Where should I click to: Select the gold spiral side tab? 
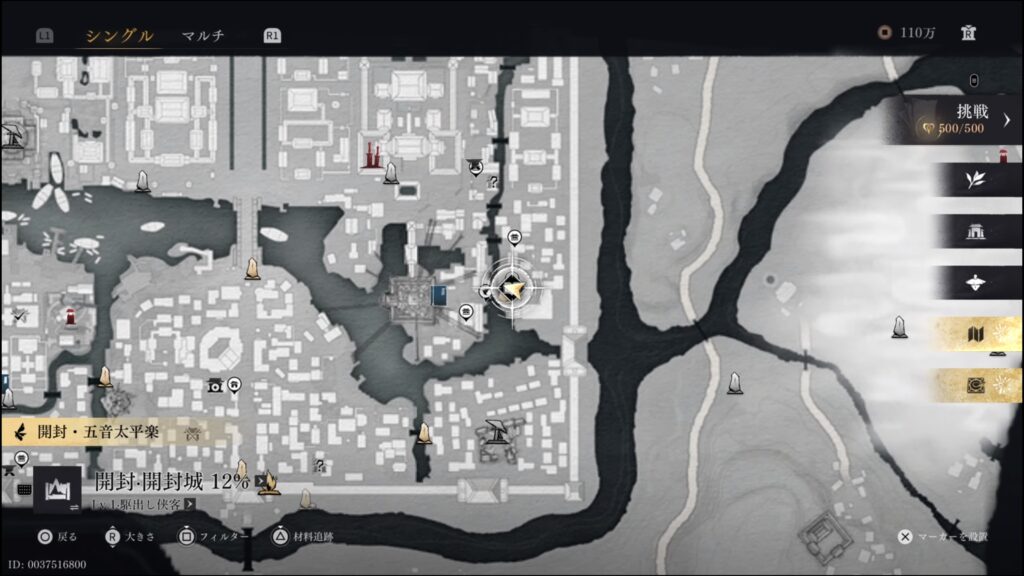[975, 386]
